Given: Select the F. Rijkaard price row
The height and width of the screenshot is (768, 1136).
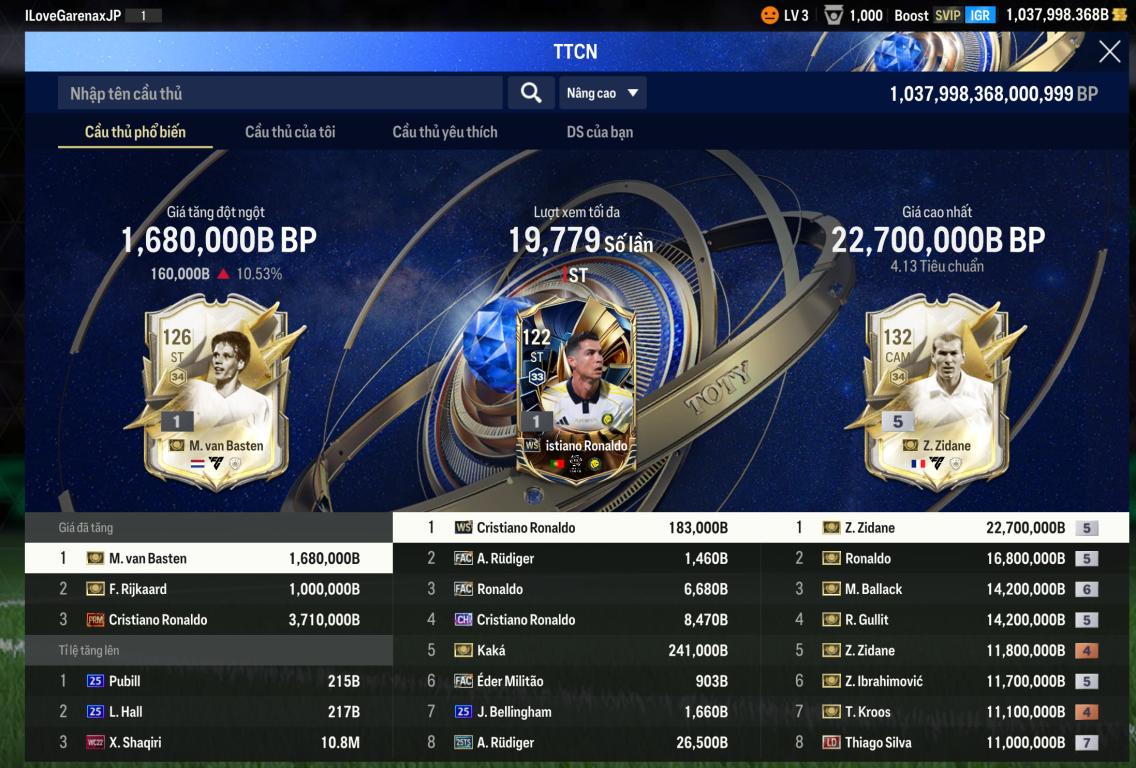Looking at the screenshot, I should tap(209, 589).
